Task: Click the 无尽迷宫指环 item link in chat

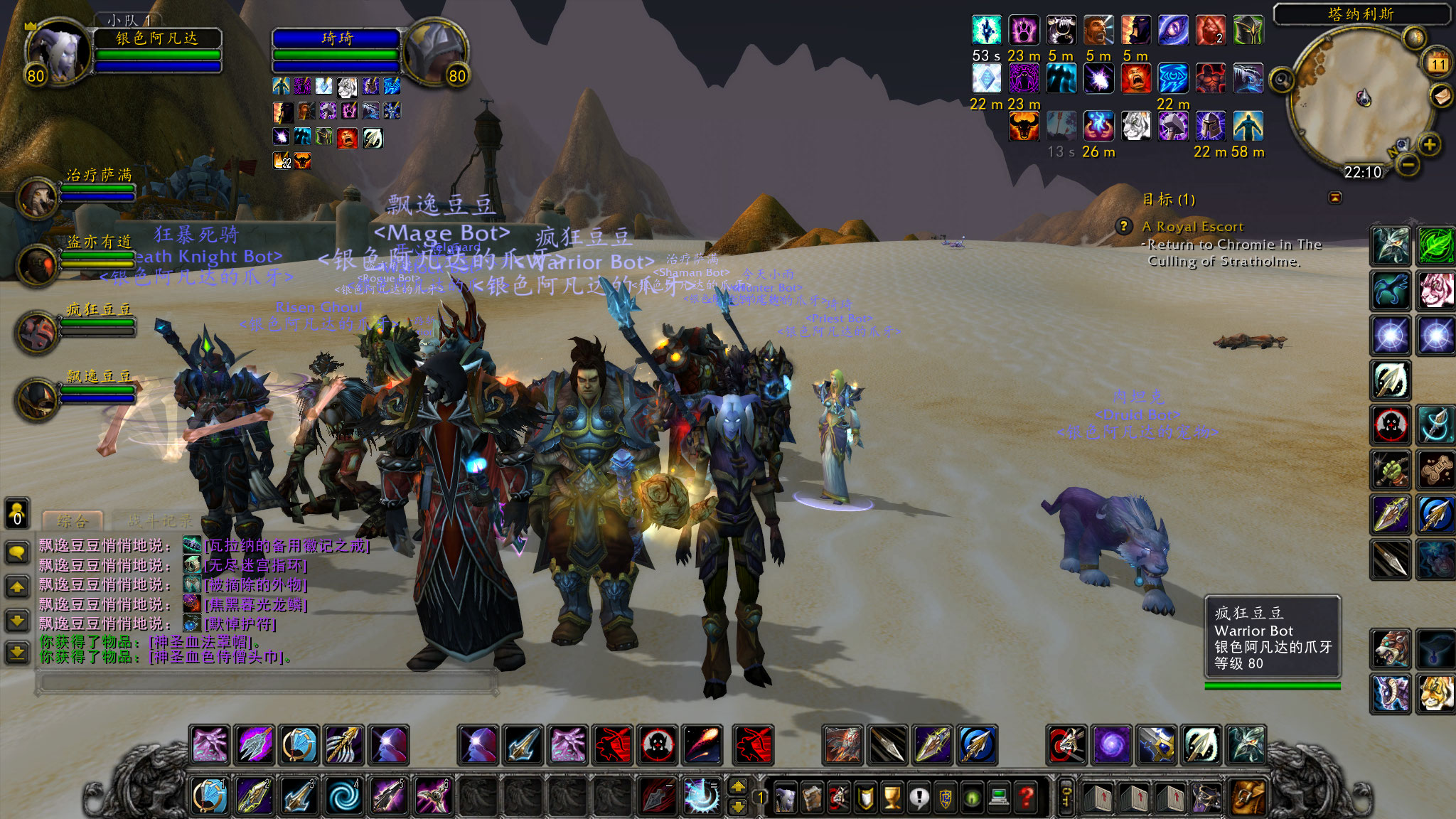Action: [255, 565]
